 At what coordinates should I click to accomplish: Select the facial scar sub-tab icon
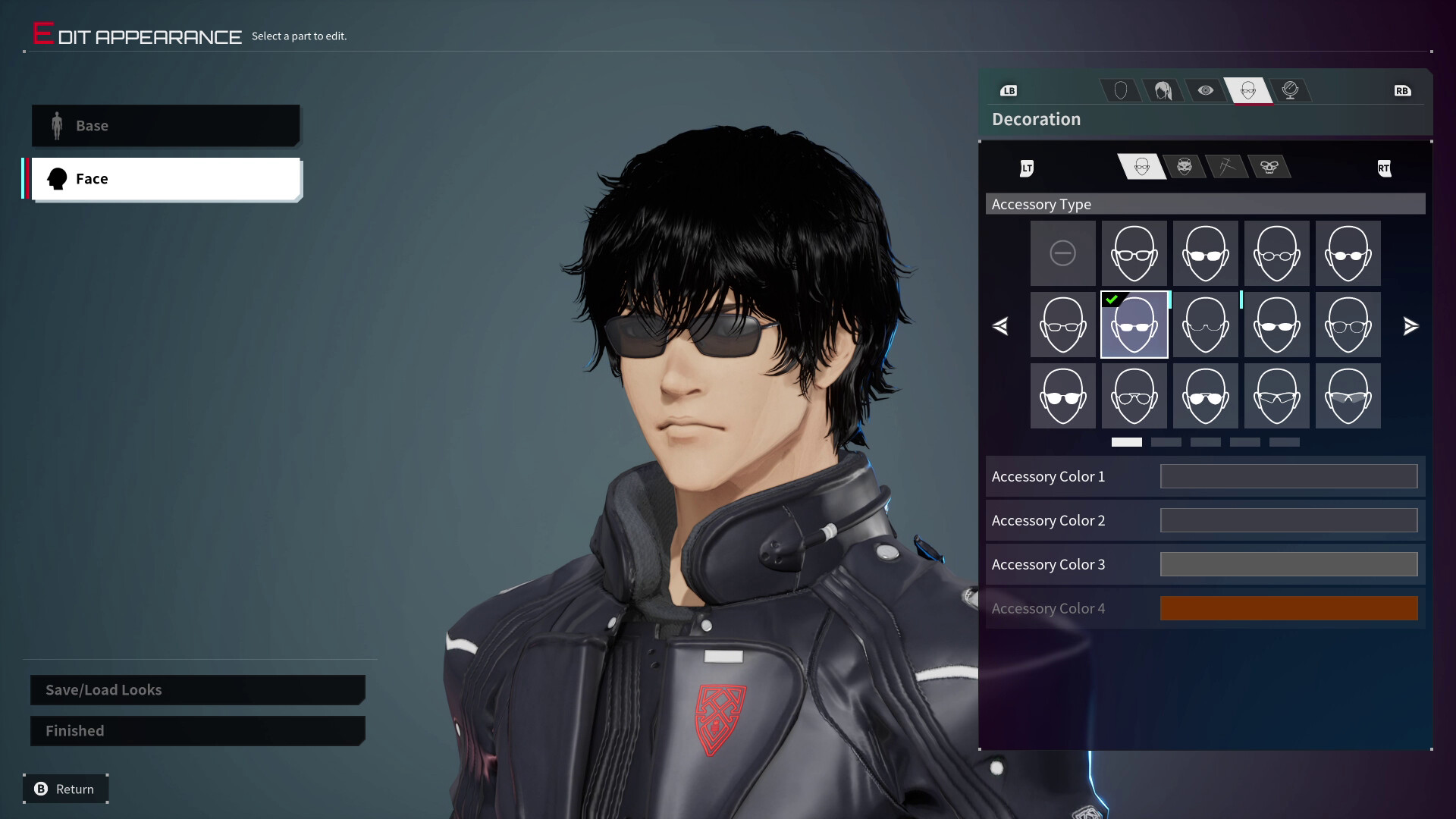[1228, 167]
